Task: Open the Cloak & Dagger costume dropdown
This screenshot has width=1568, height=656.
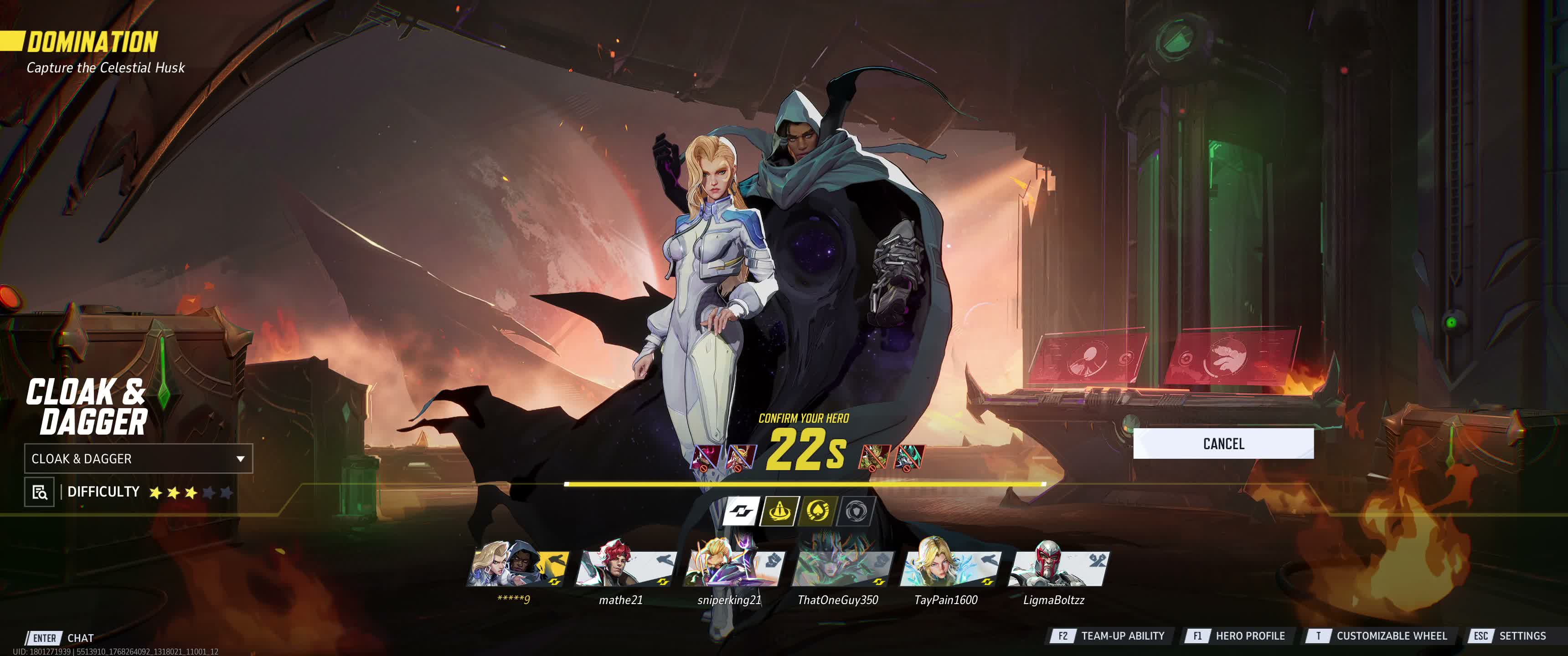Action: coord(138,459)
